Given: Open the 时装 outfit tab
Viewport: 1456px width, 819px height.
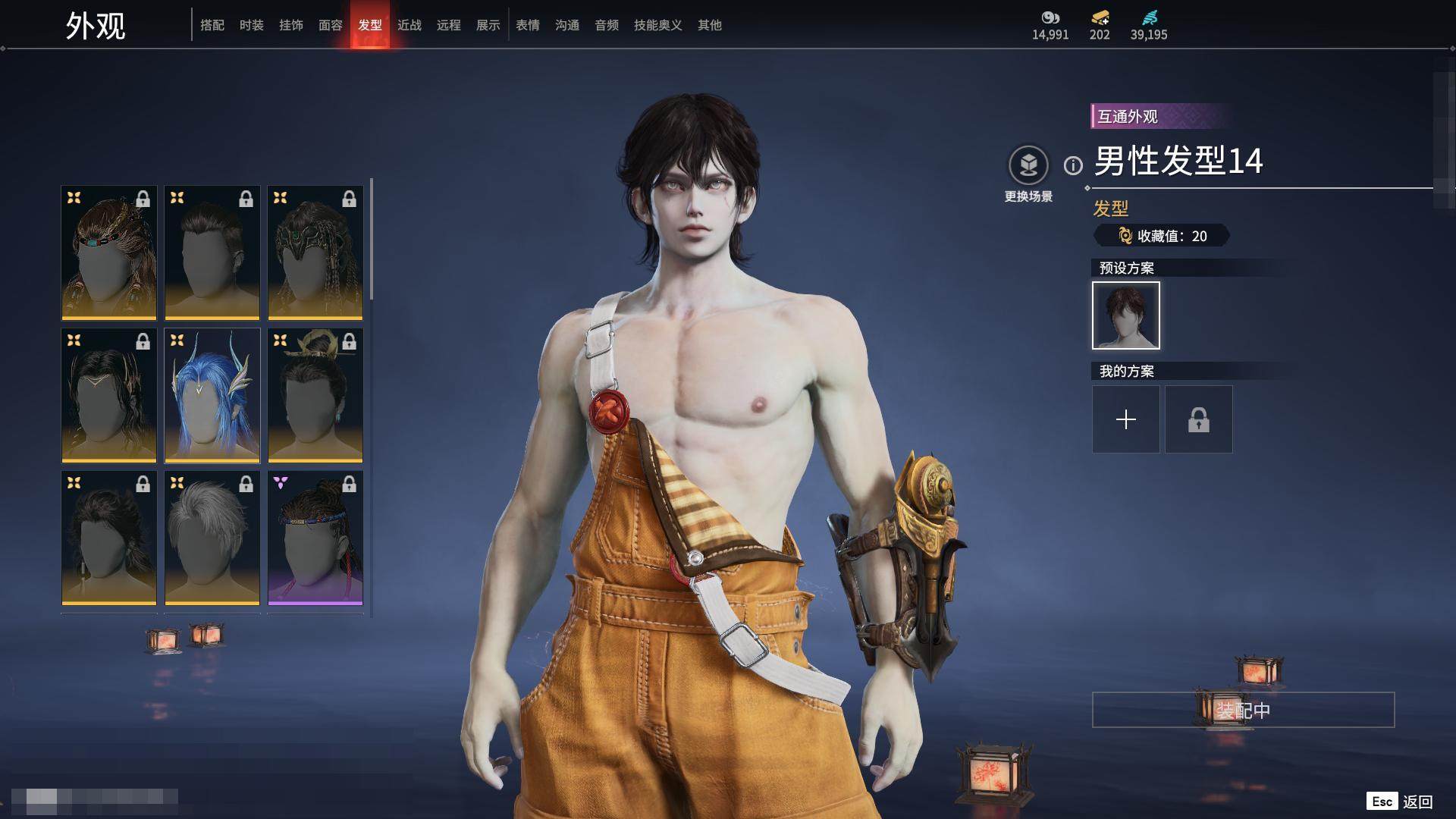Looking at the screenshot, I should pyautogui.click(x=252, y=25).
